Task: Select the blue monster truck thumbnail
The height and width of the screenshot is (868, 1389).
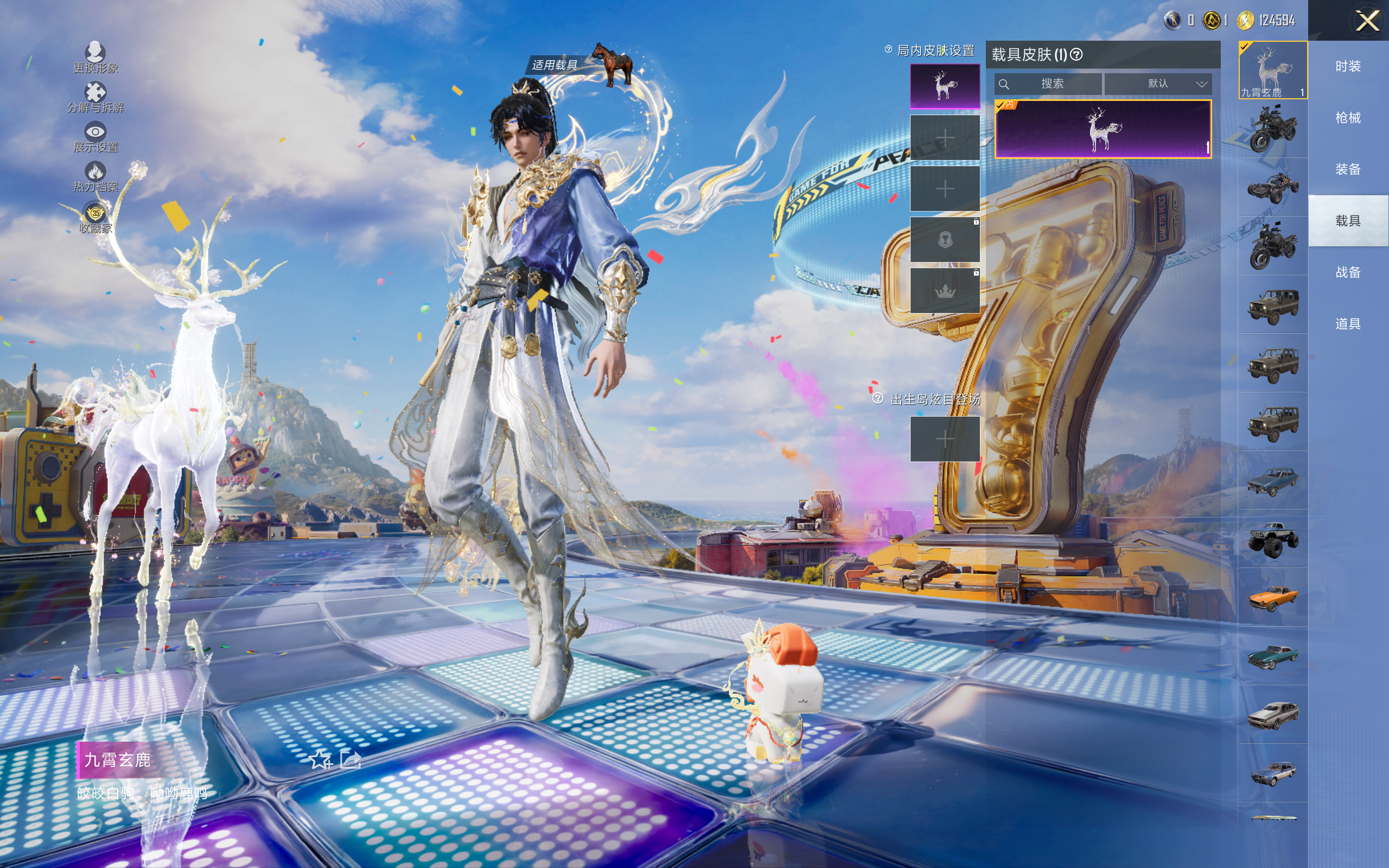Action: click(1272, 539)
